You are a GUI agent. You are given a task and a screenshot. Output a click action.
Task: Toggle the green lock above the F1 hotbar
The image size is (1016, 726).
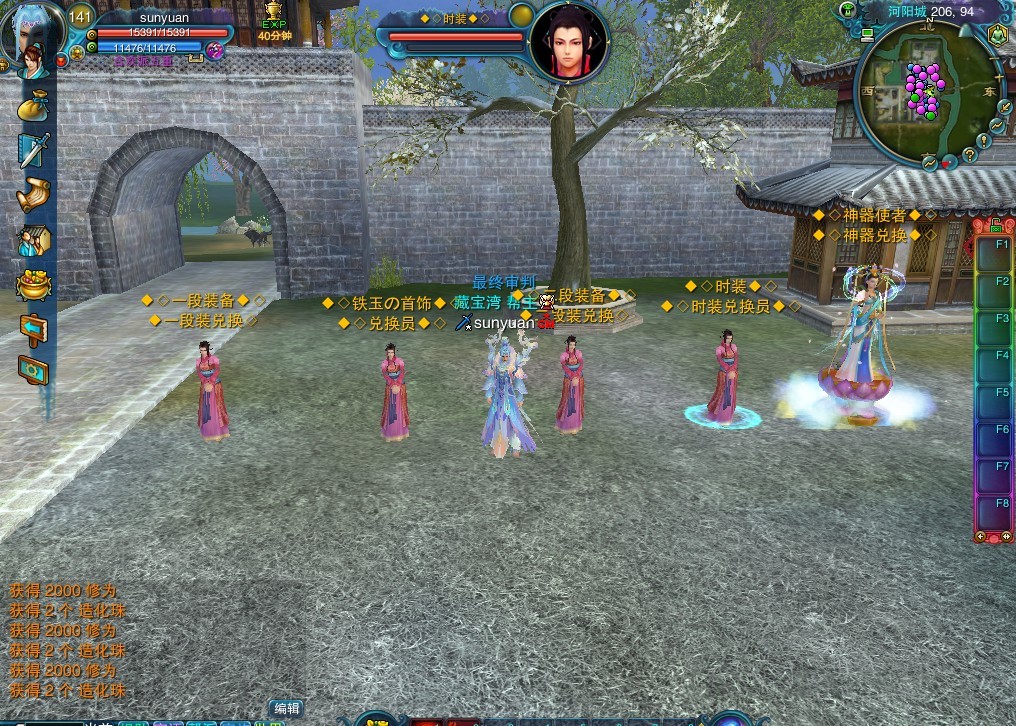(996, 225)
